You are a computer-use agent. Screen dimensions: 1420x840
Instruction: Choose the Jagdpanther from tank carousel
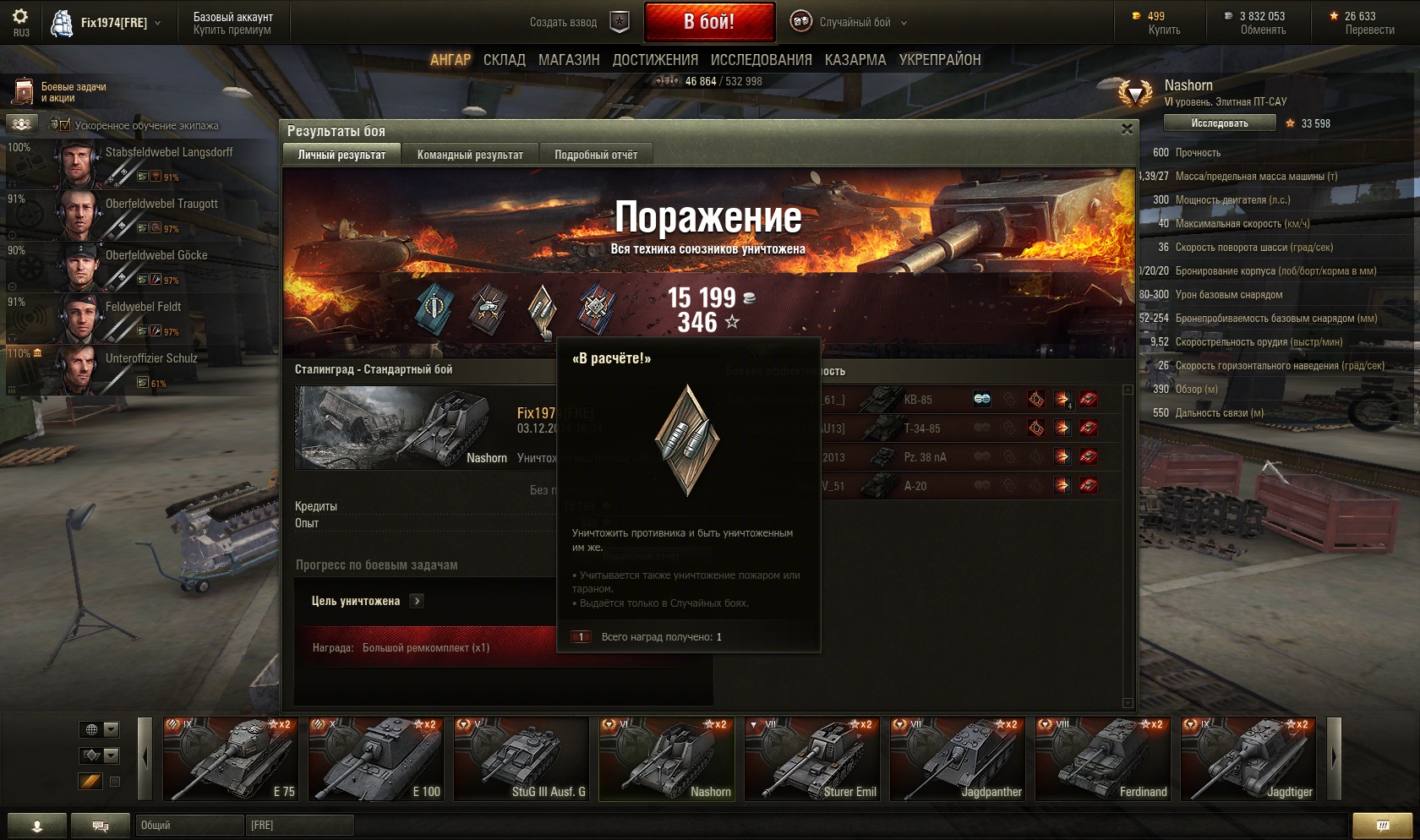957,758
